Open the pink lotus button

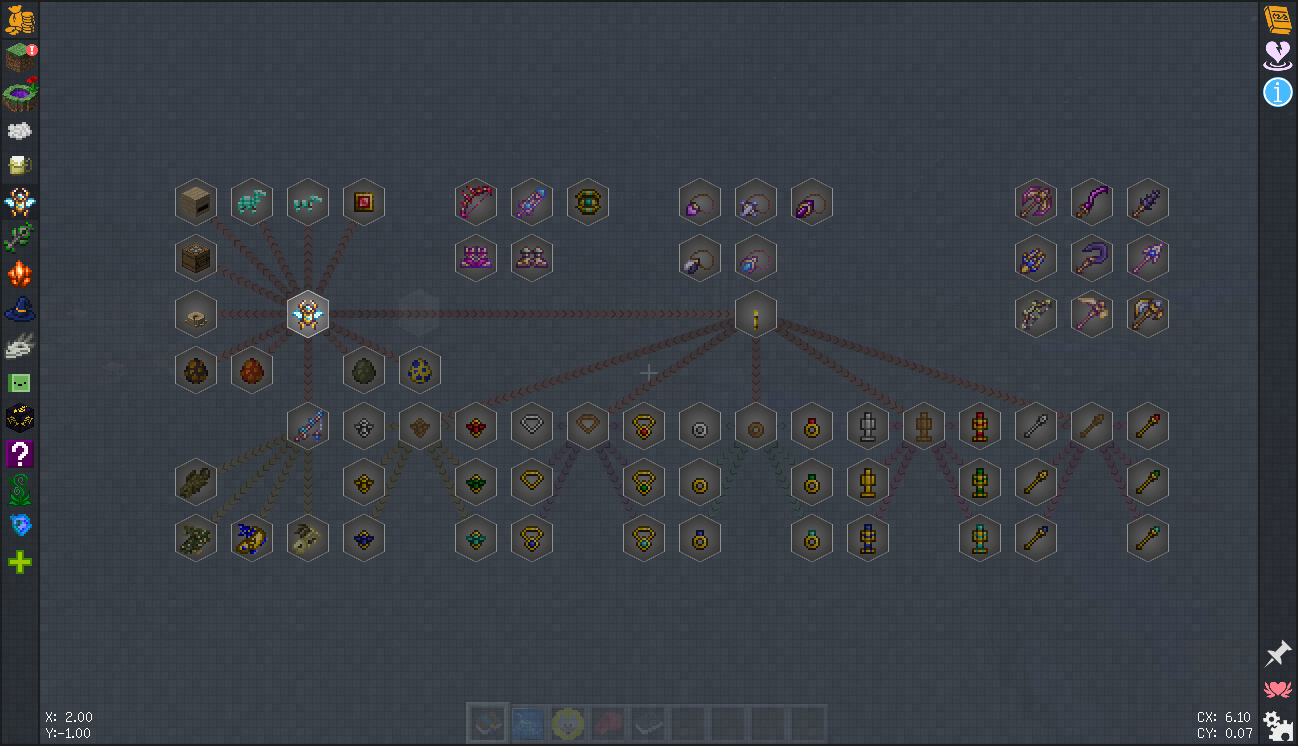(1278, 689)
